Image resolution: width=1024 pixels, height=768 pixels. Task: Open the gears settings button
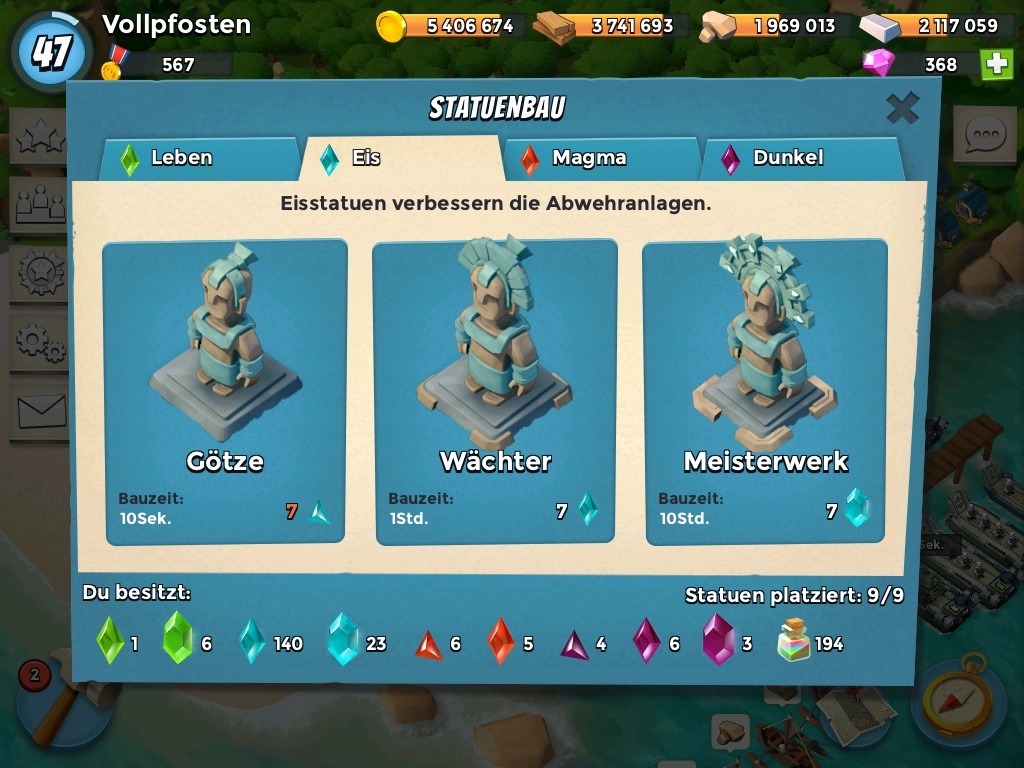point(38,342)
